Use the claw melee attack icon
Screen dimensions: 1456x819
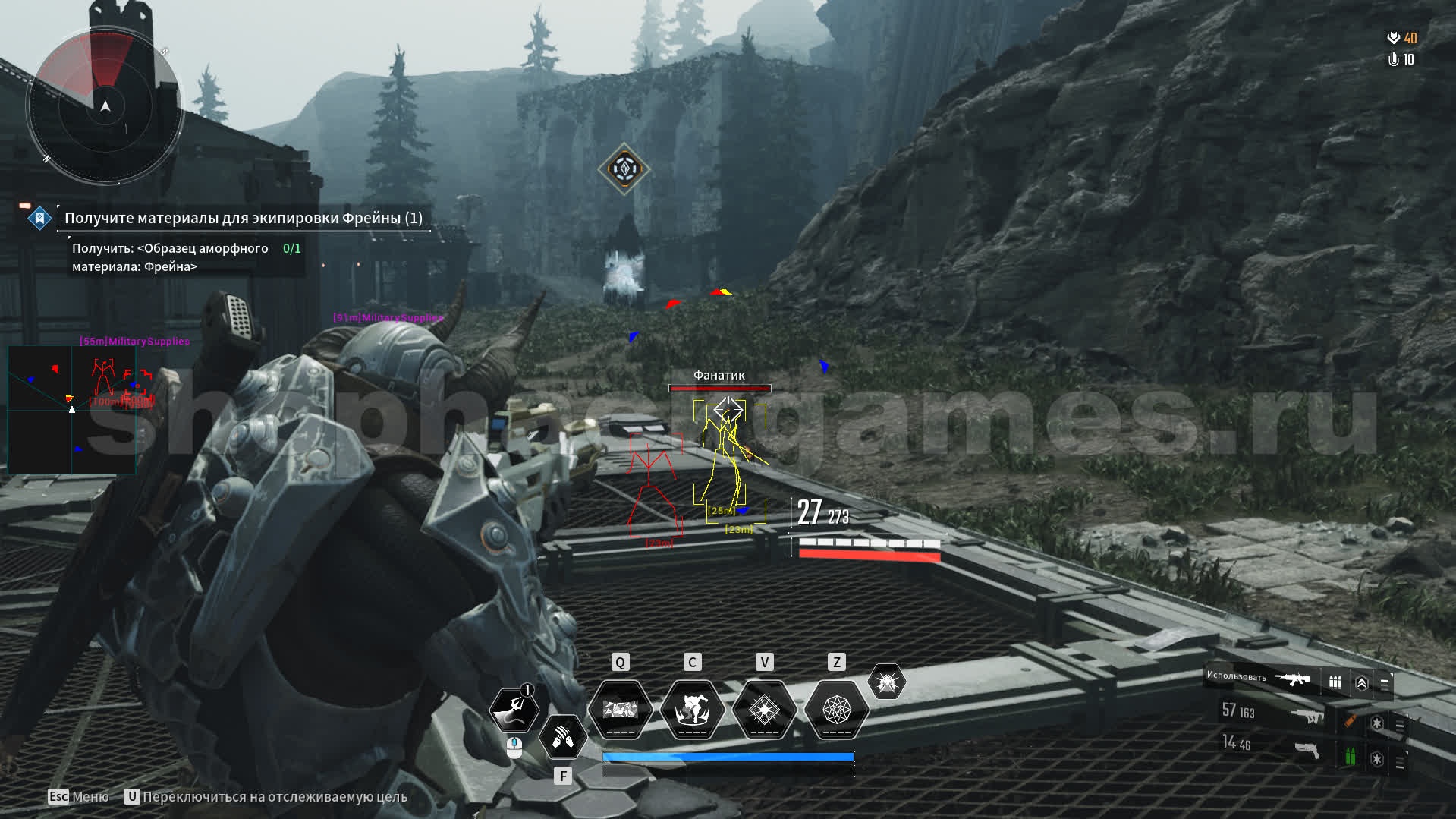coord(562,736)
